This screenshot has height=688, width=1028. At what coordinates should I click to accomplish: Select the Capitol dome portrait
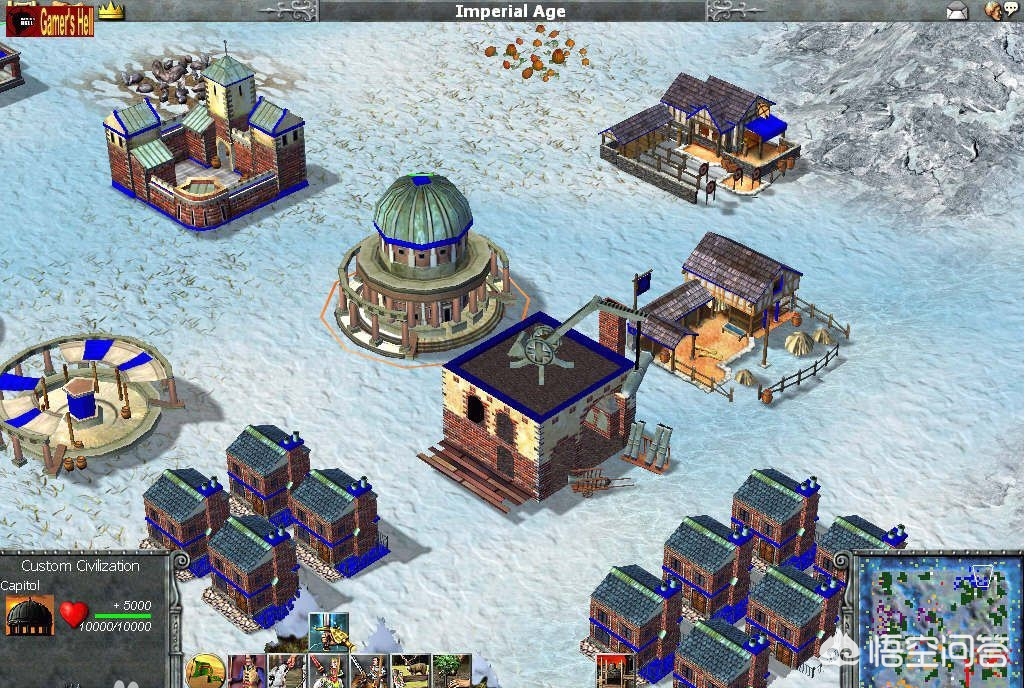point(29,614)
